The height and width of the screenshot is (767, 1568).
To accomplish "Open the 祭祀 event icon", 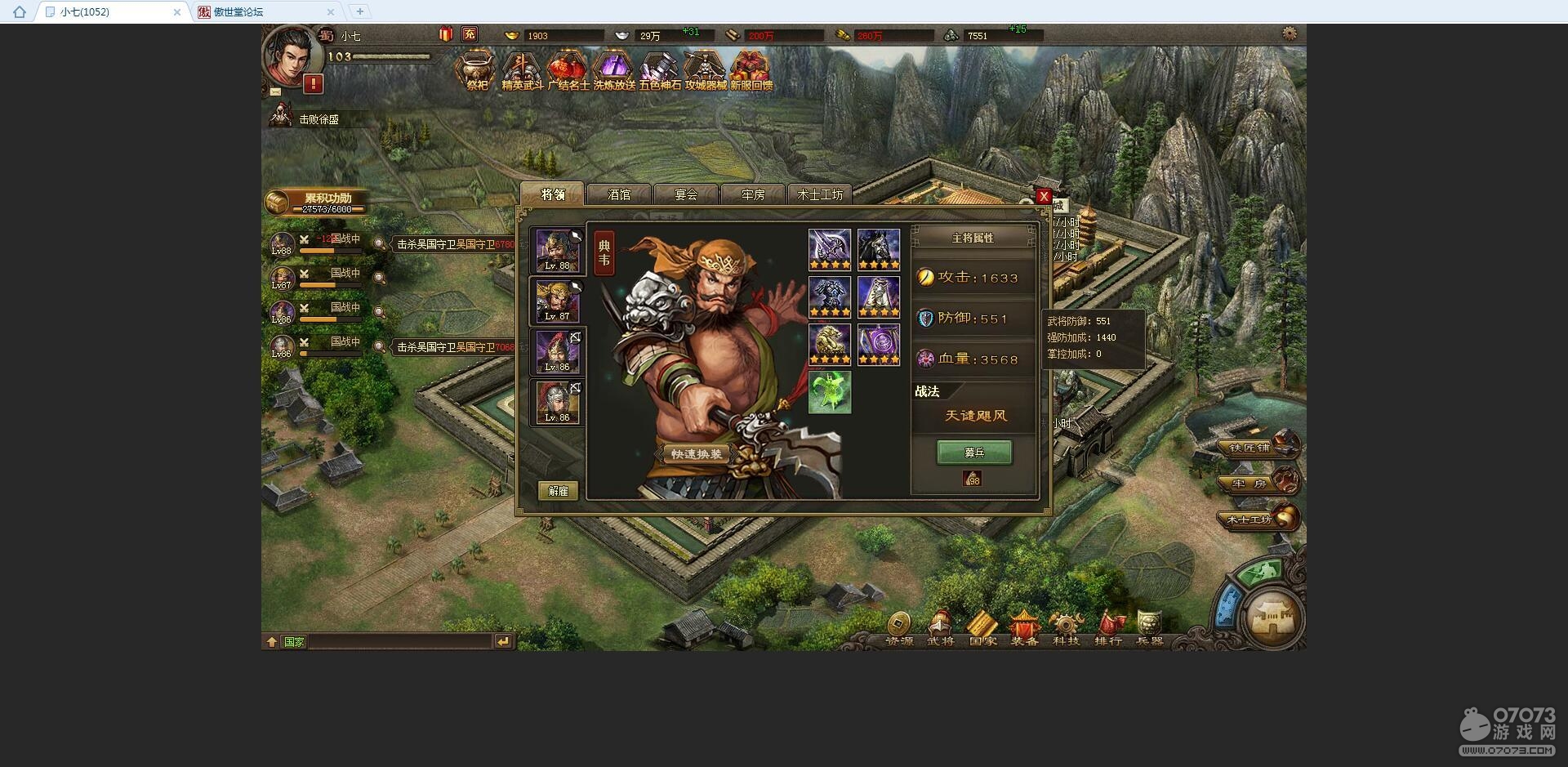I will pyautogui.click(x=477, y=70).
